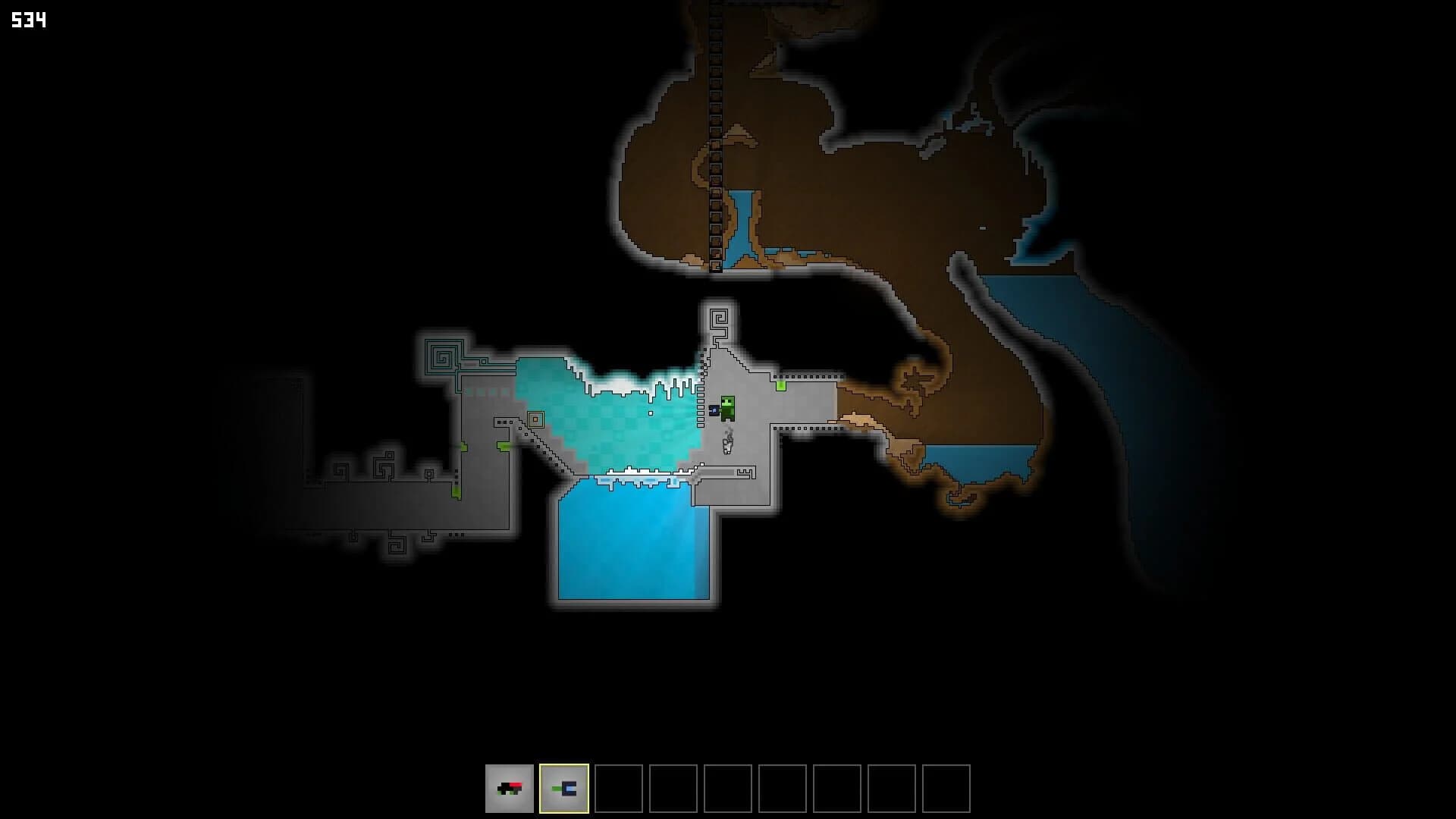1456x819 pixels.
Task: Click the green player character
Action: pos(727,408)
